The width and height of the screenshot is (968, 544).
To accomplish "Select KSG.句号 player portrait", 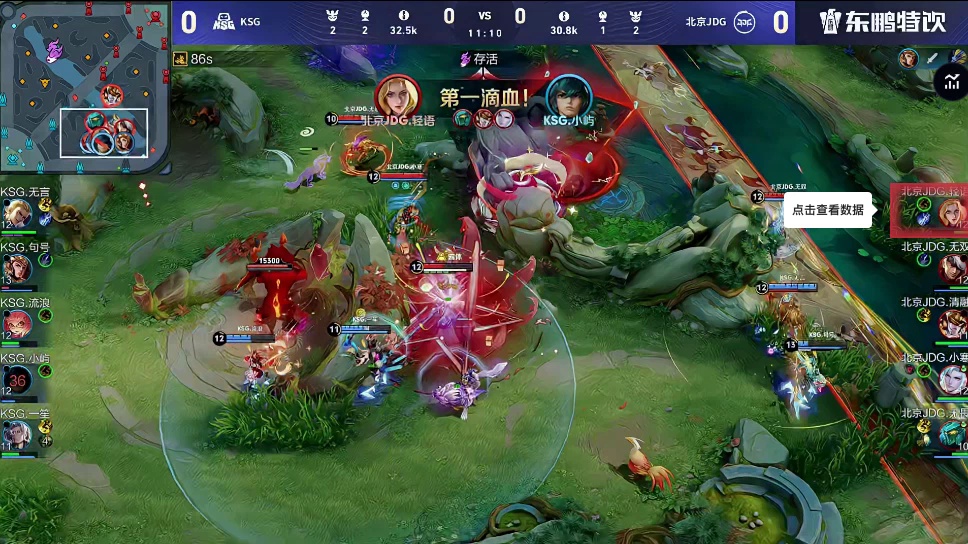I will 17,268.
